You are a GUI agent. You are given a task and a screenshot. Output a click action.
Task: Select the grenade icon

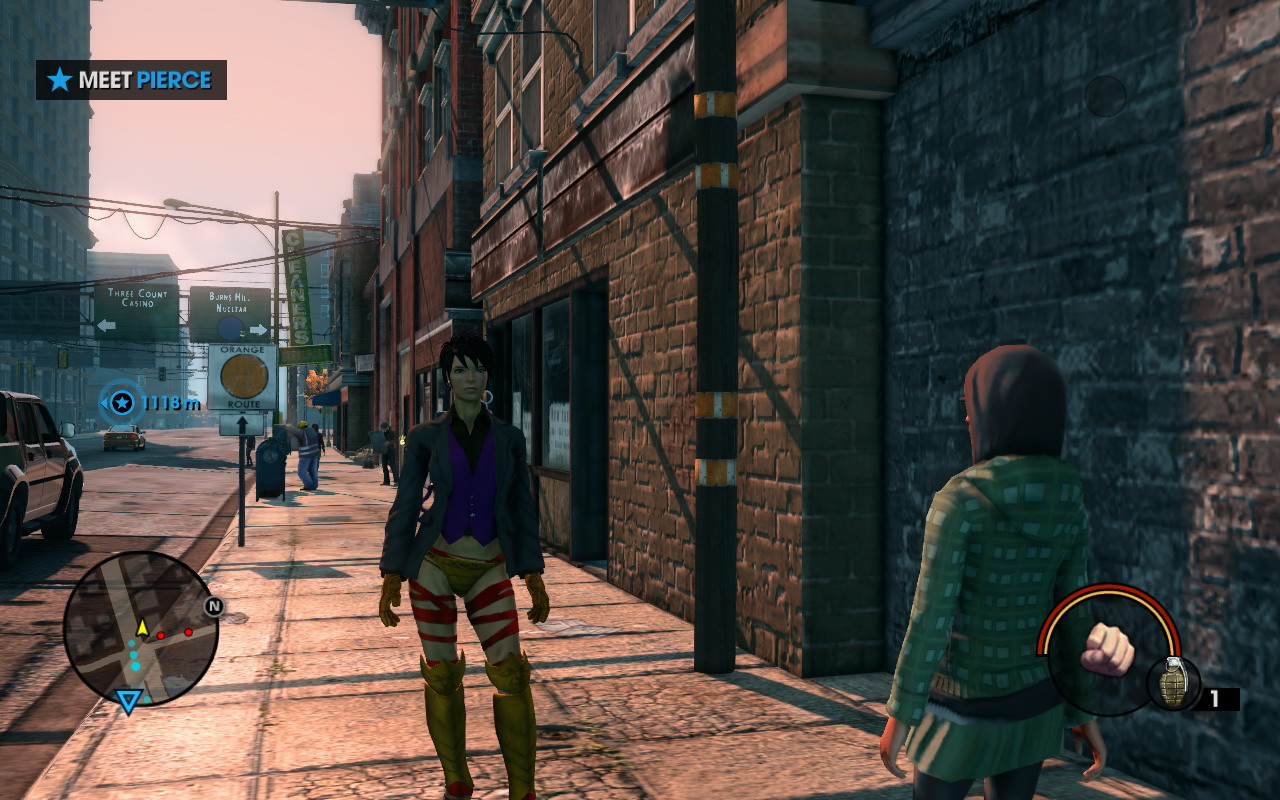click(1174, 683)
